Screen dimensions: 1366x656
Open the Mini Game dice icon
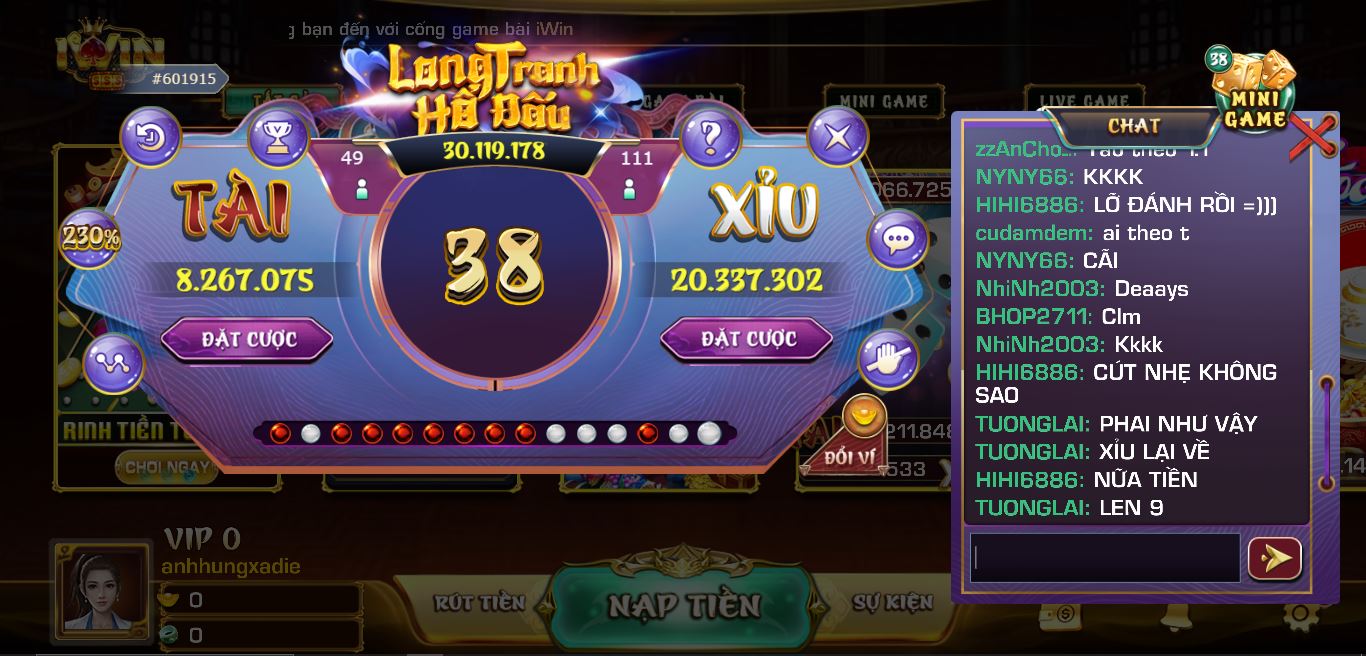click(1255, 92)
